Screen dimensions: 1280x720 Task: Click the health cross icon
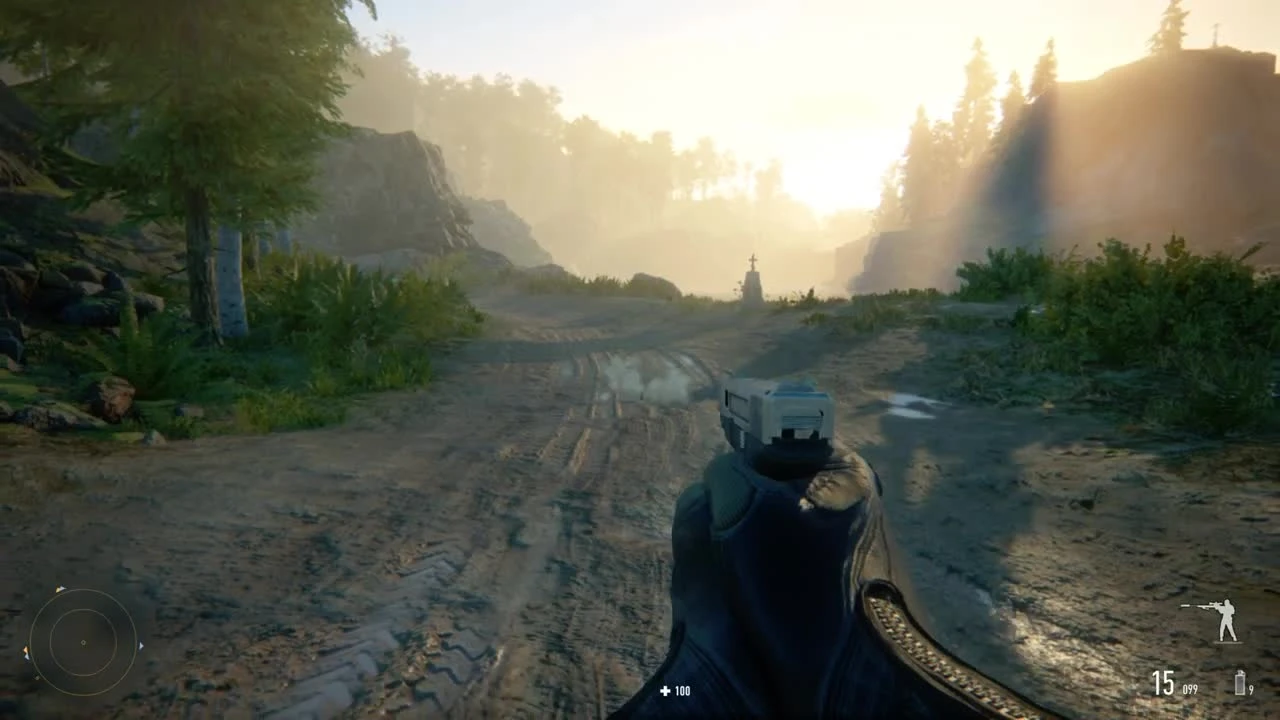click(664, 689)
